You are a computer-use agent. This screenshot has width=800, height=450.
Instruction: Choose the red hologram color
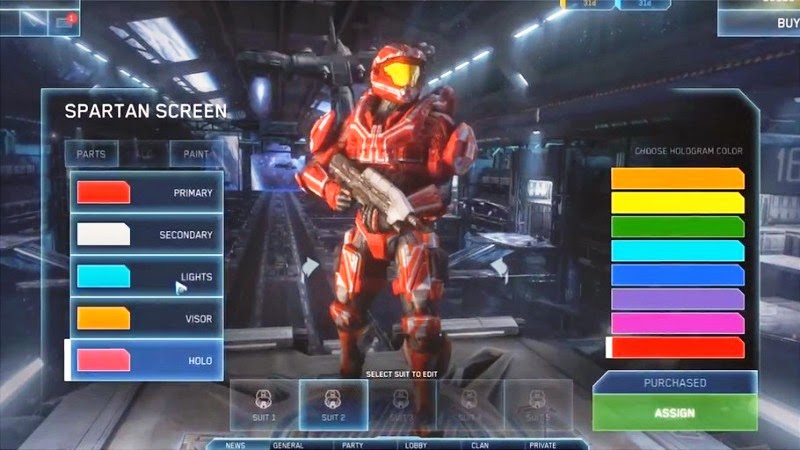(677, 347)
